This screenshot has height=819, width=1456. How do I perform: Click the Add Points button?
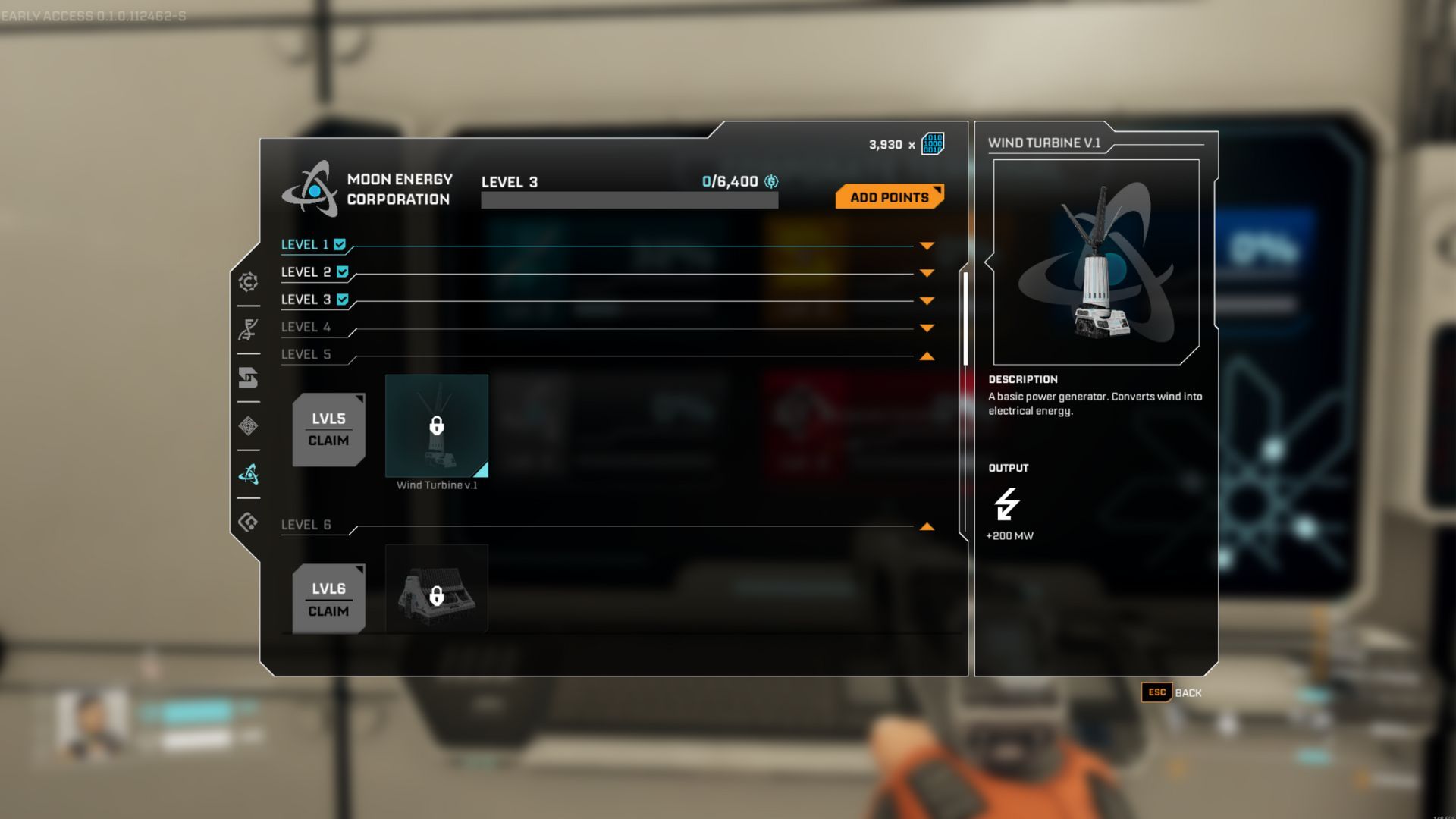[889, 197]
